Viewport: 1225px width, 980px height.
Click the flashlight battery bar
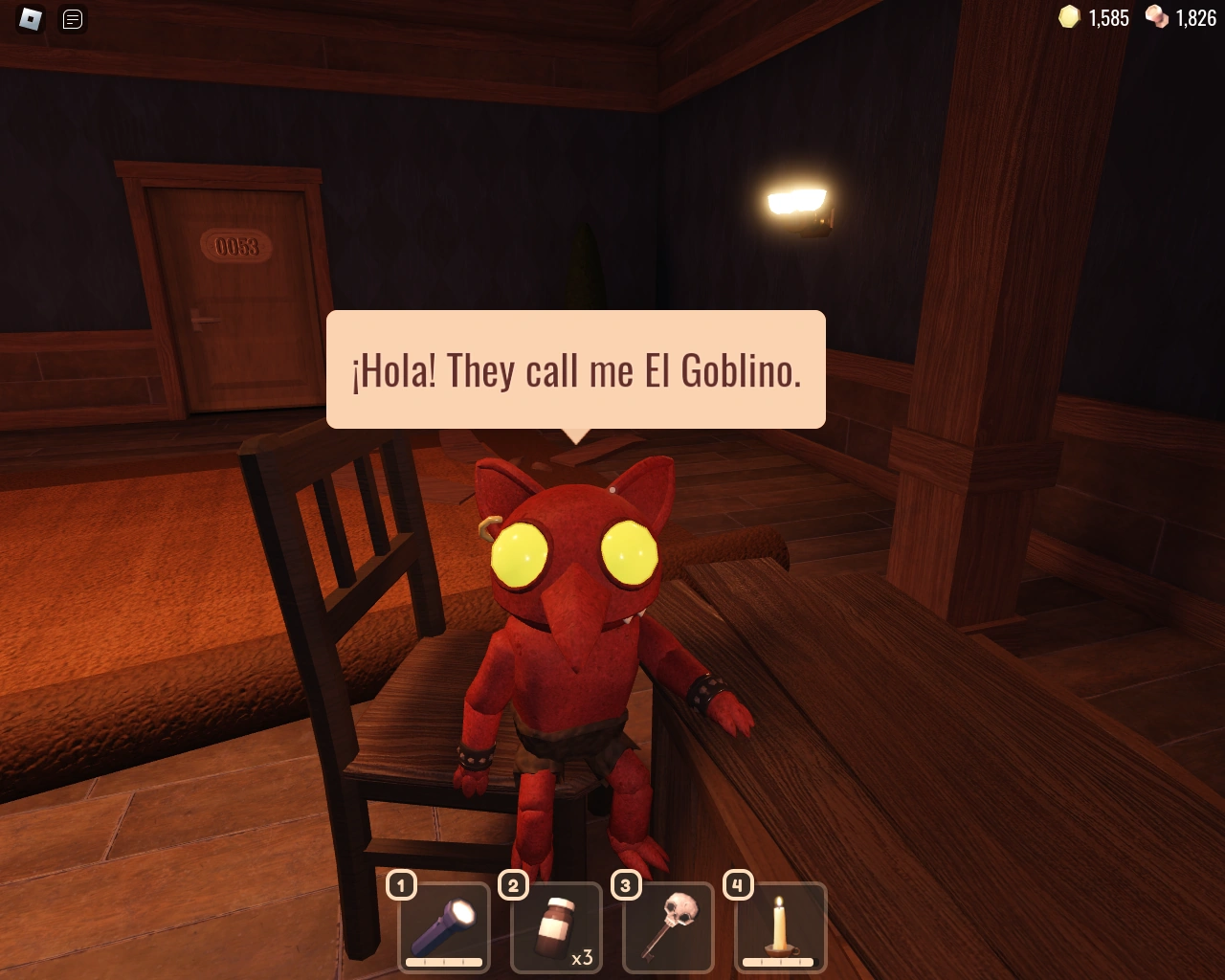pyautogui.click(x=443, y=961)
